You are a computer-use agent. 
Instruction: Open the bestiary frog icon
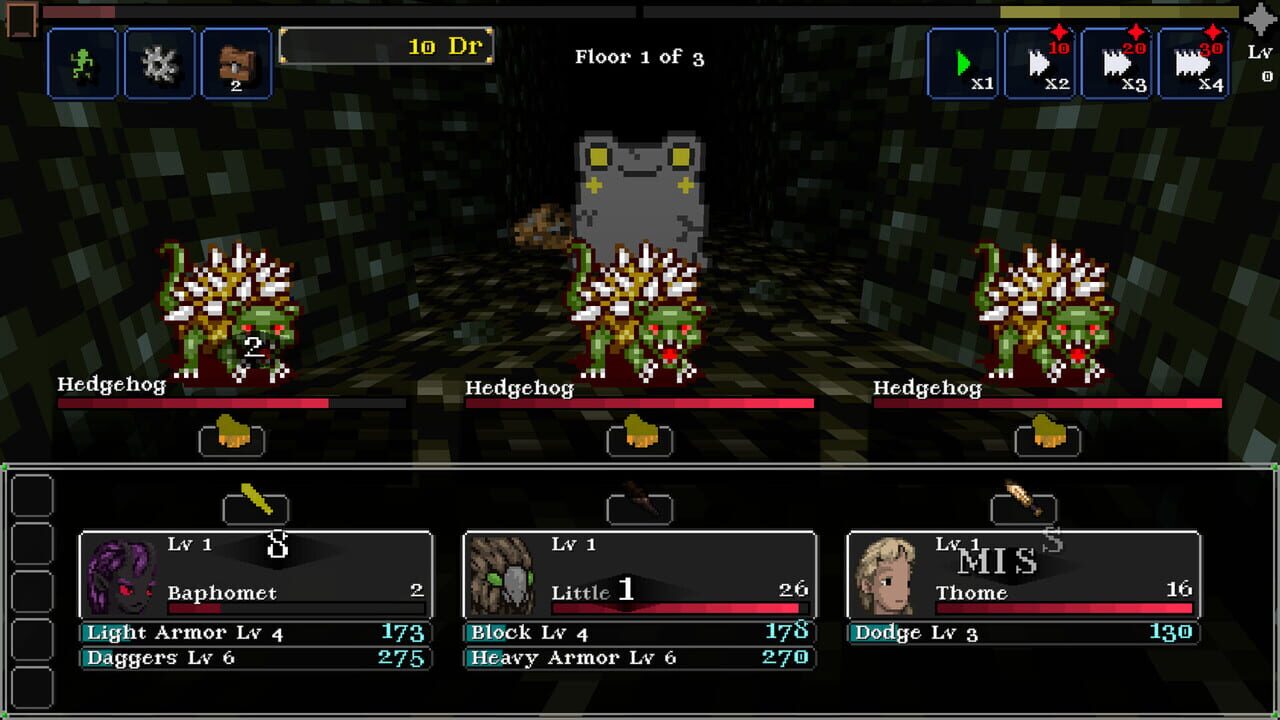(x=83, y=62)
